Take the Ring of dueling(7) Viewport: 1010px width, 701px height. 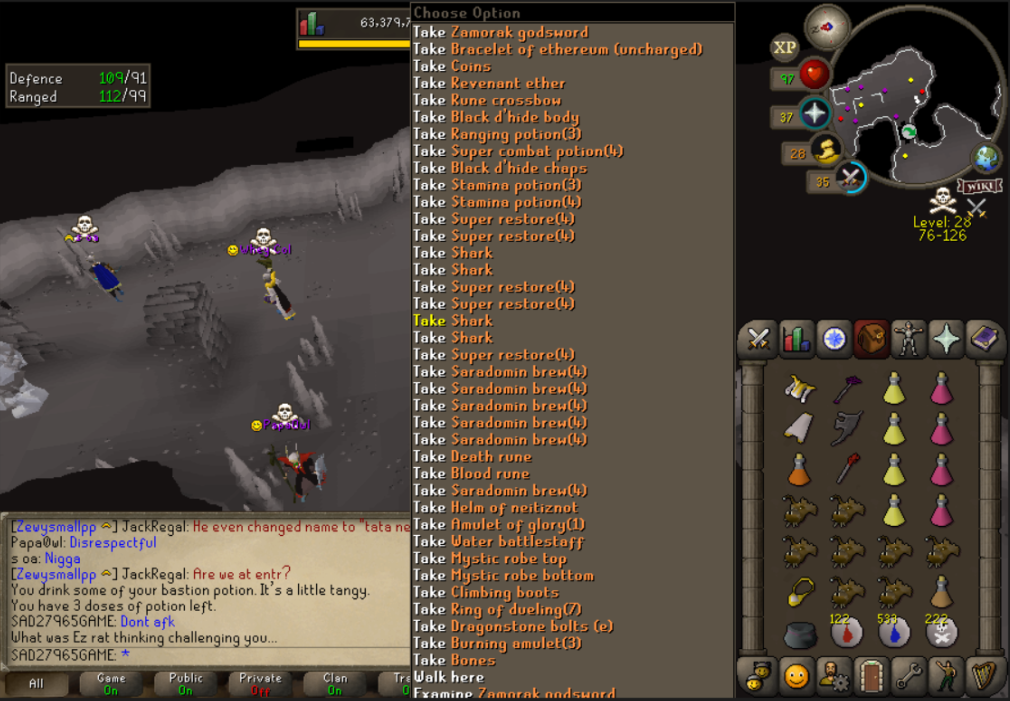[x=497, y=609]
